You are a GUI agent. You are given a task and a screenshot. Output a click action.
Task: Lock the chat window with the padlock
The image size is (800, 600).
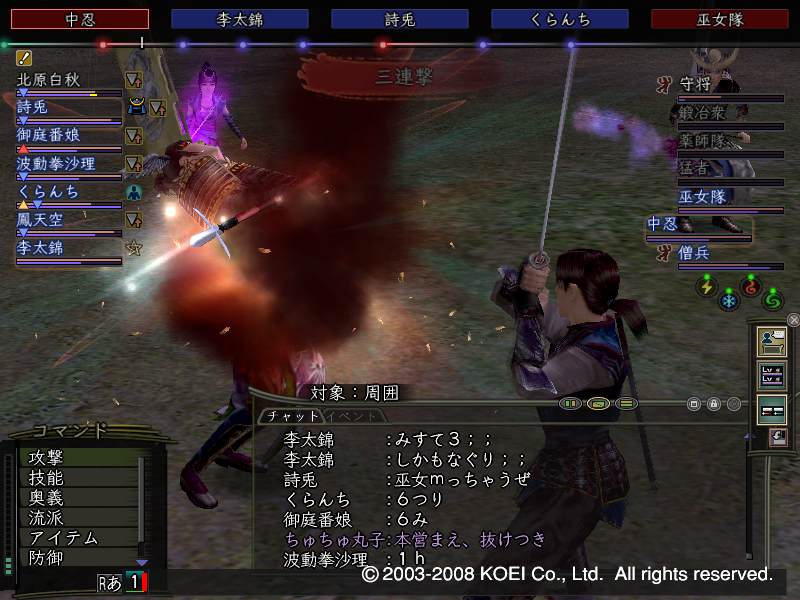(714, 404)
